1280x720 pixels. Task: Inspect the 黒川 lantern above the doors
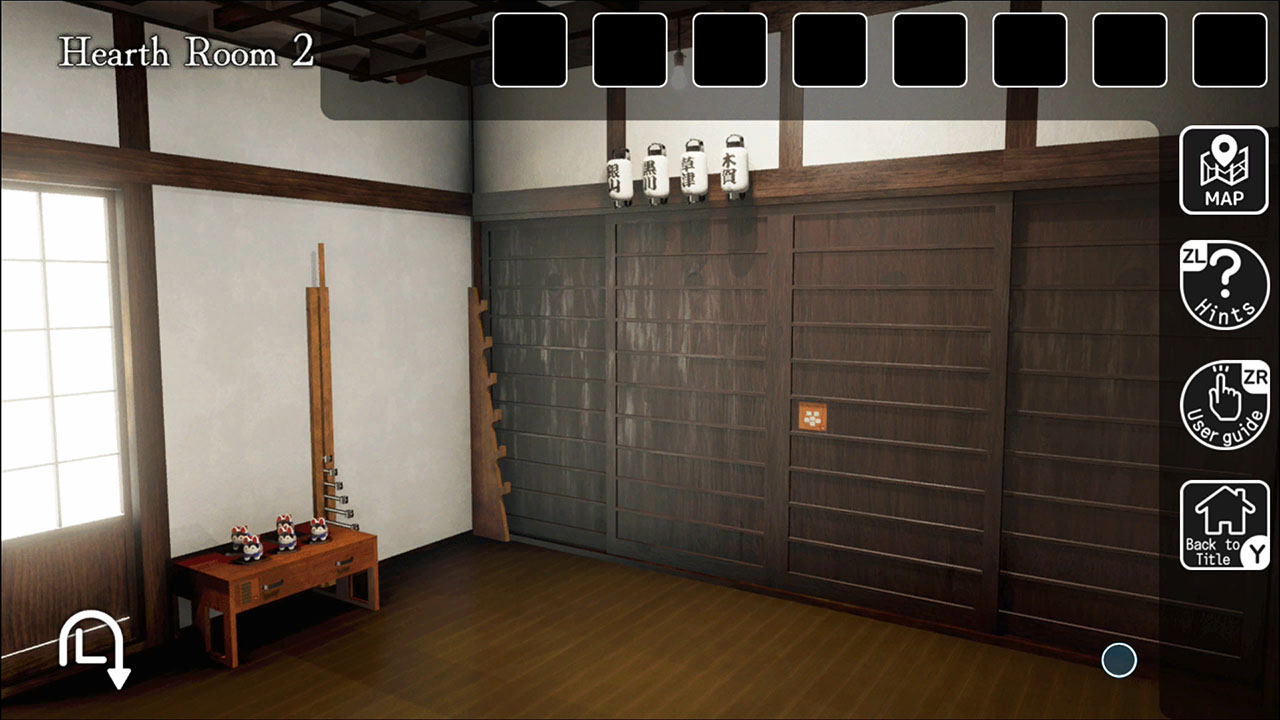pyautogui.click(x=655, y=172)
